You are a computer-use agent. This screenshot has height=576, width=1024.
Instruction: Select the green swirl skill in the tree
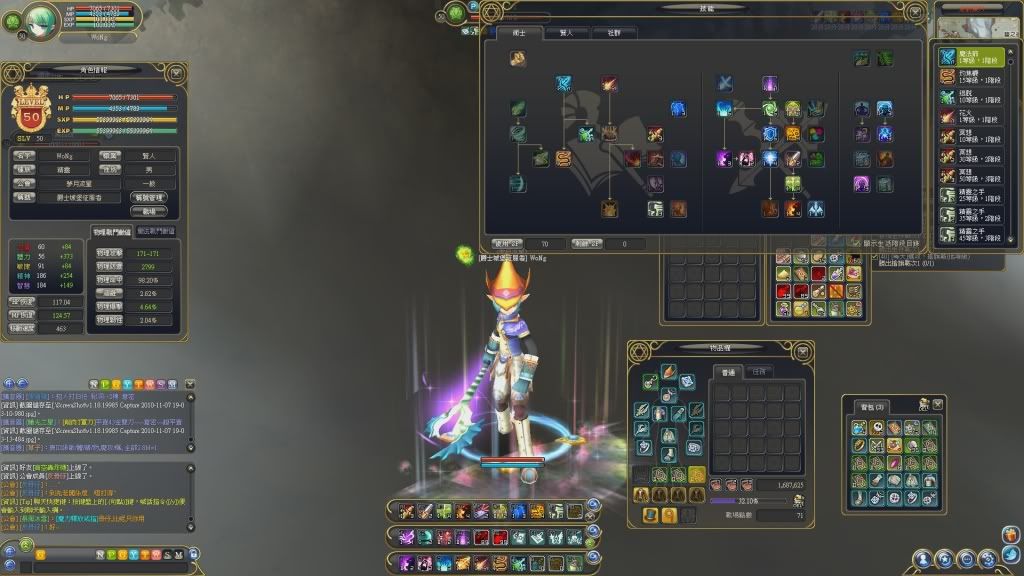(768, 108)
